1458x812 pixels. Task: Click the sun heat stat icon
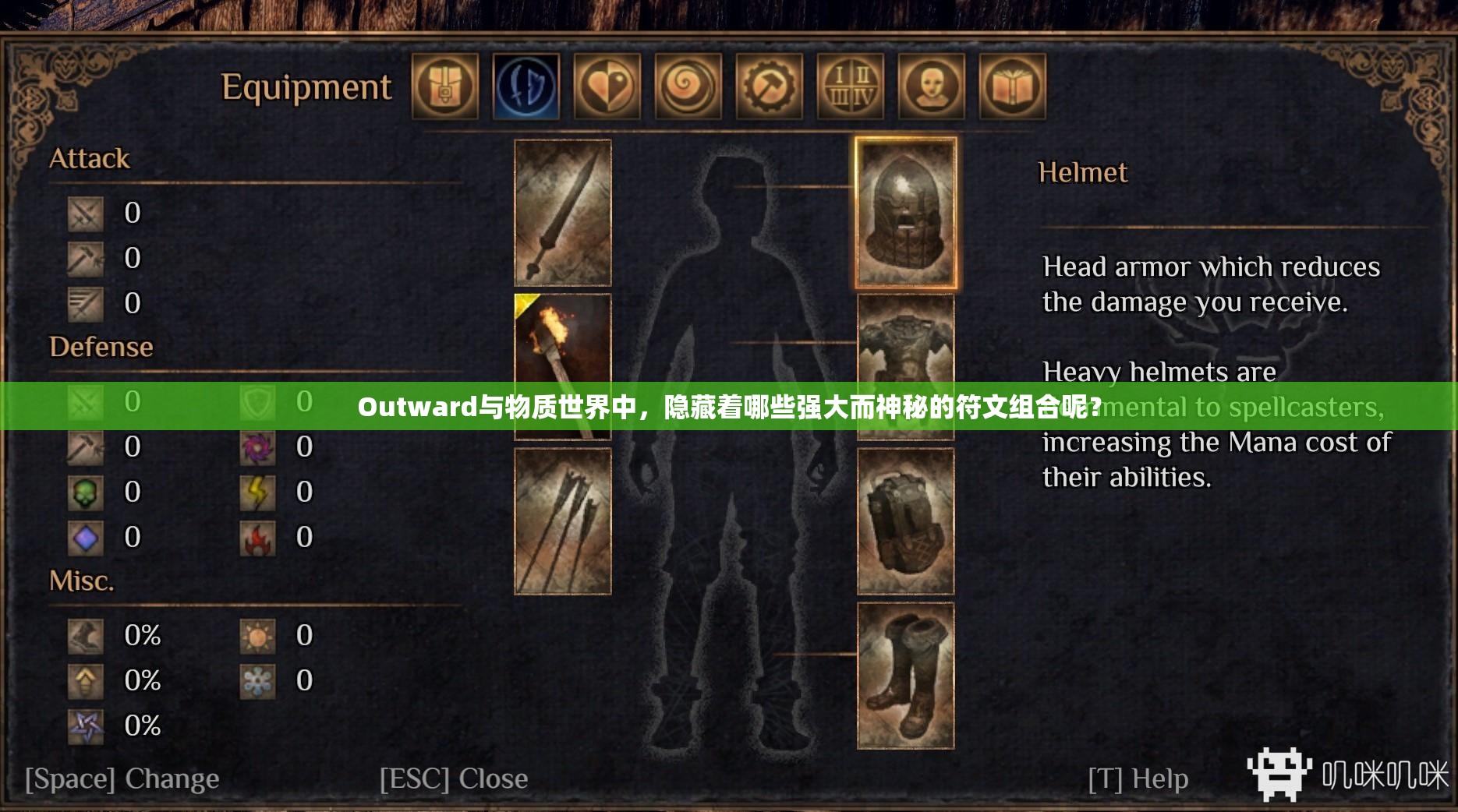point(257,635)
